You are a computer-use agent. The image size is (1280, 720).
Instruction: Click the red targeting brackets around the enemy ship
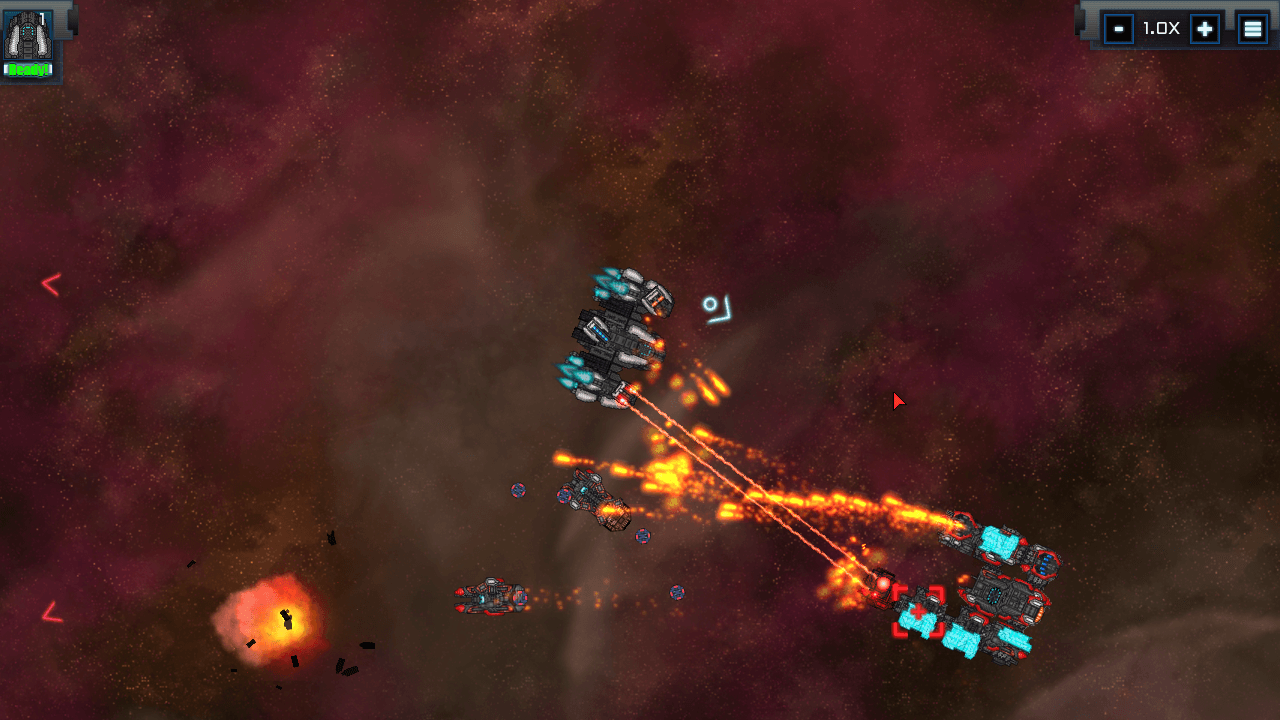pyautogui.click(x=920, y=611)
